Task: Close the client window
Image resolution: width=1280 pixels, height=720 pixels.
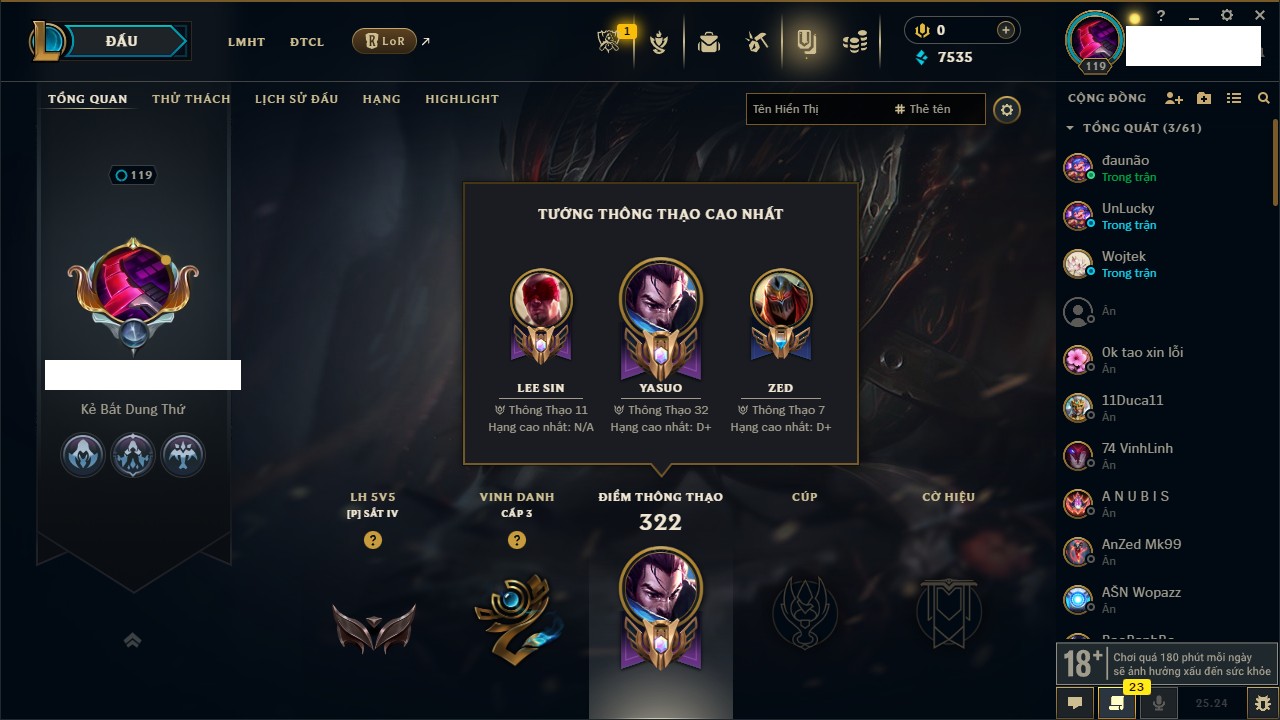Action: click(1259, 16)
